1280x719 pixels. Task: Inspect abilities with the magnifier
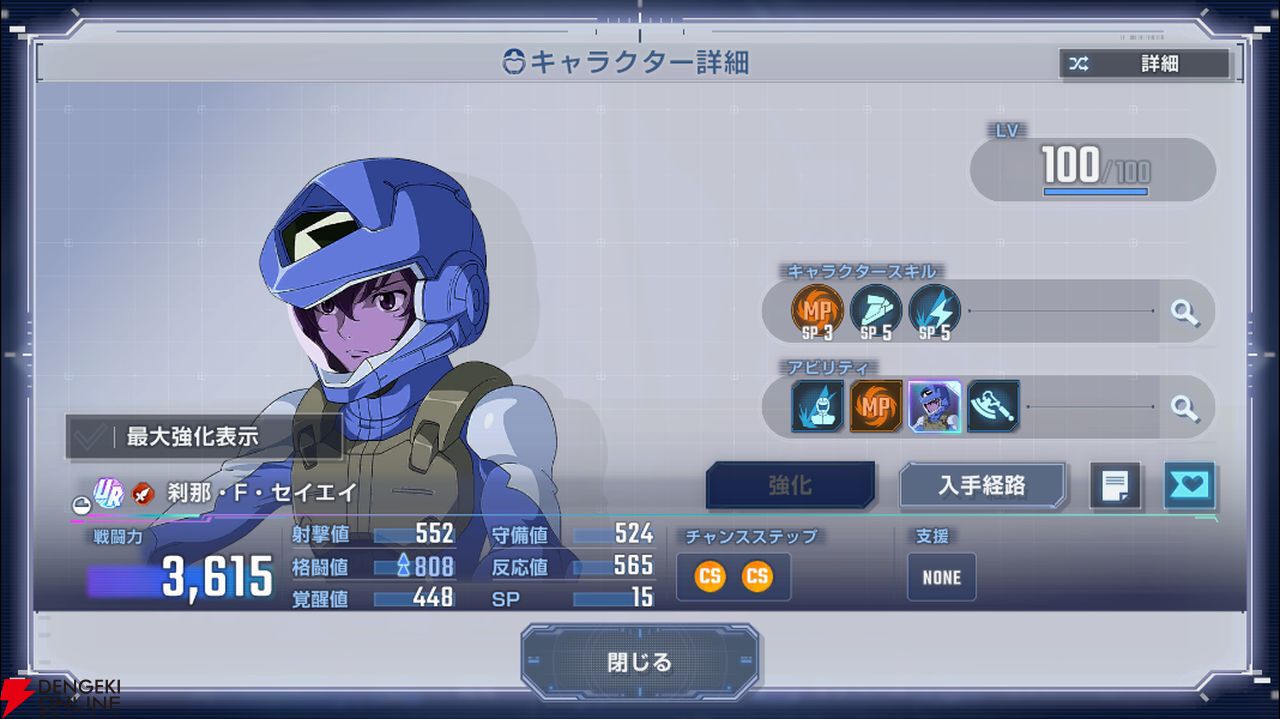1185,407
